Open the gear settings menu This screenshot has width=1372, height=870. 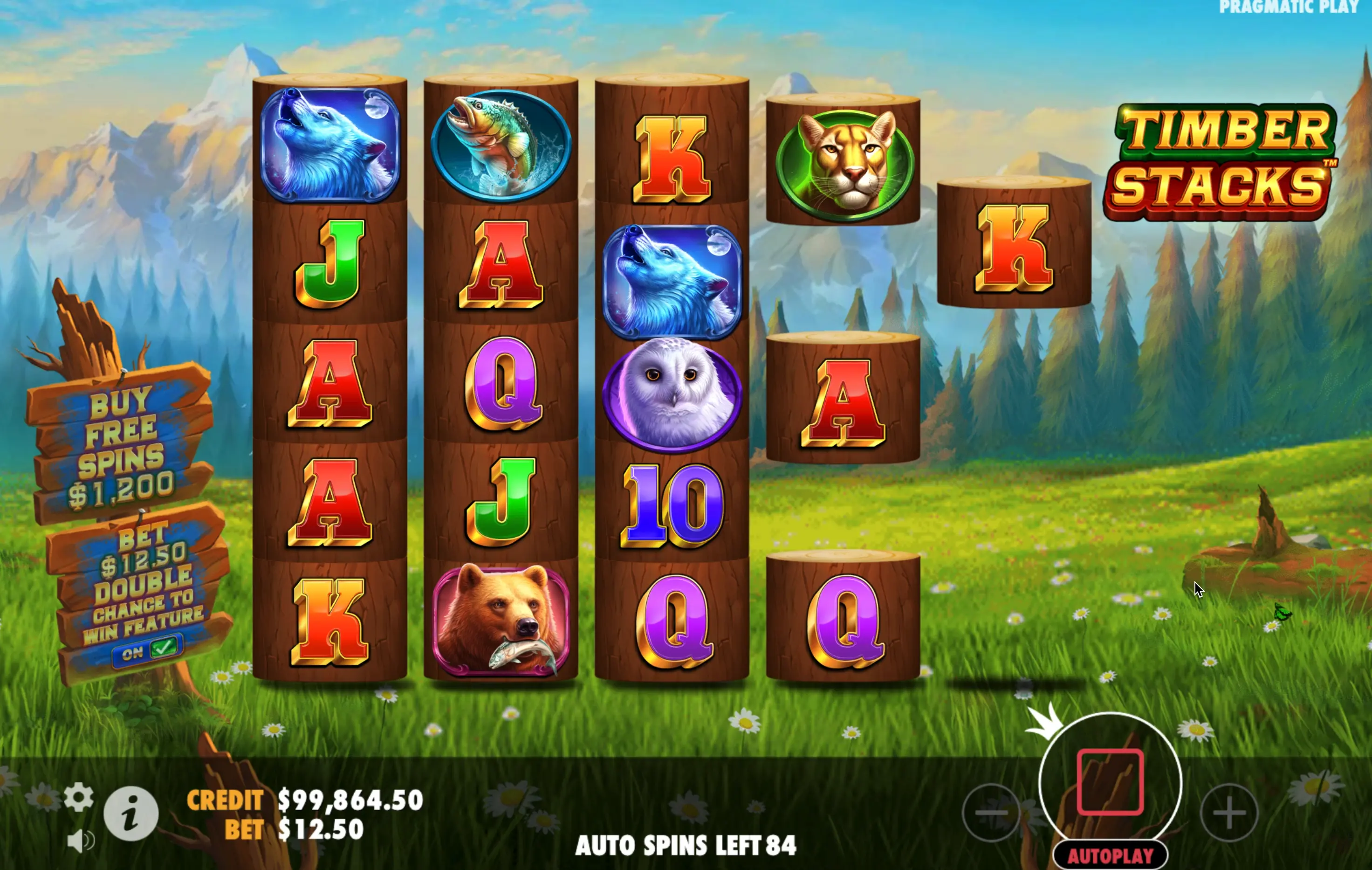[x=79, y=797]
